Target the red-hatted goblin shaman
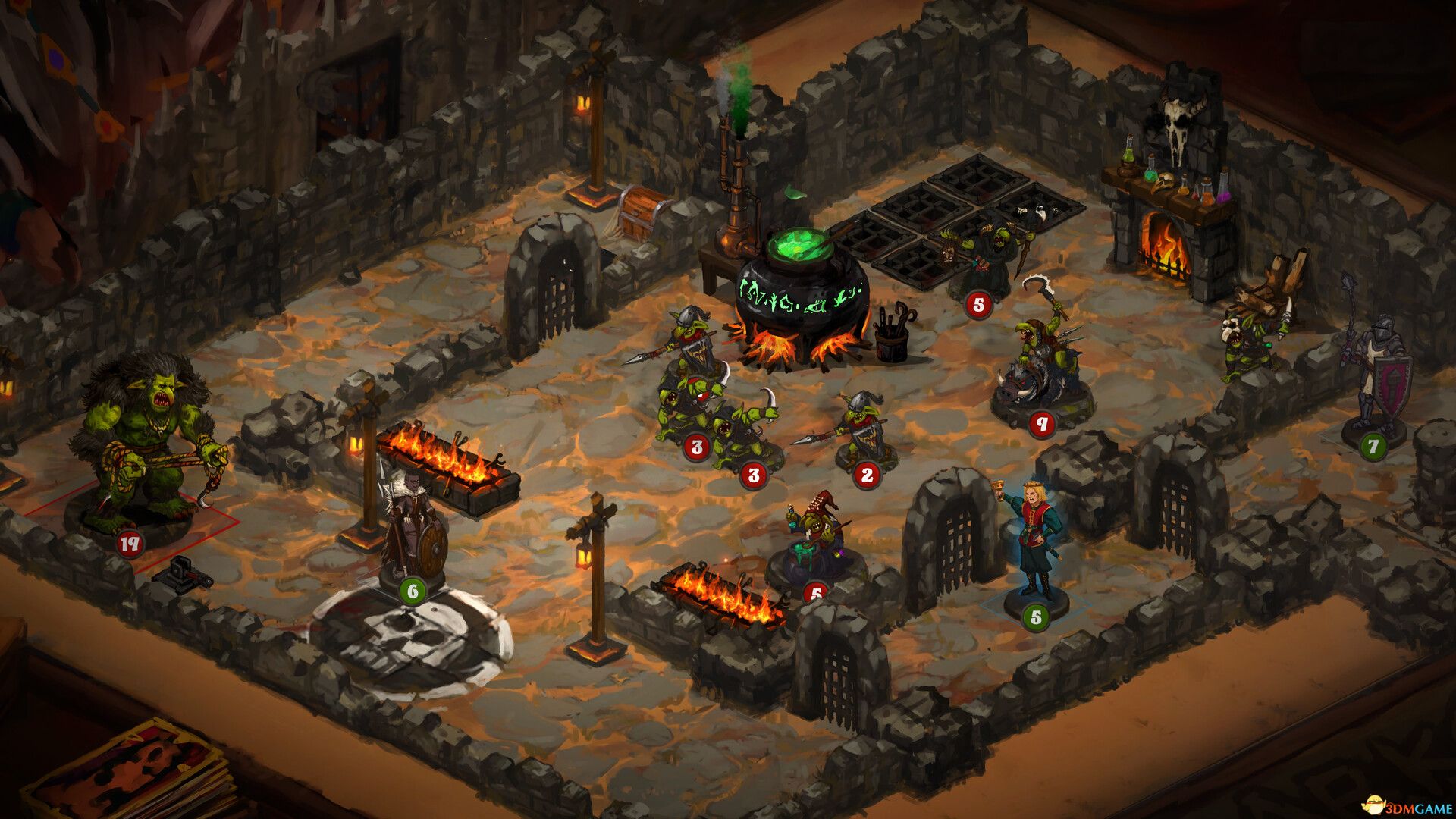 815,538
